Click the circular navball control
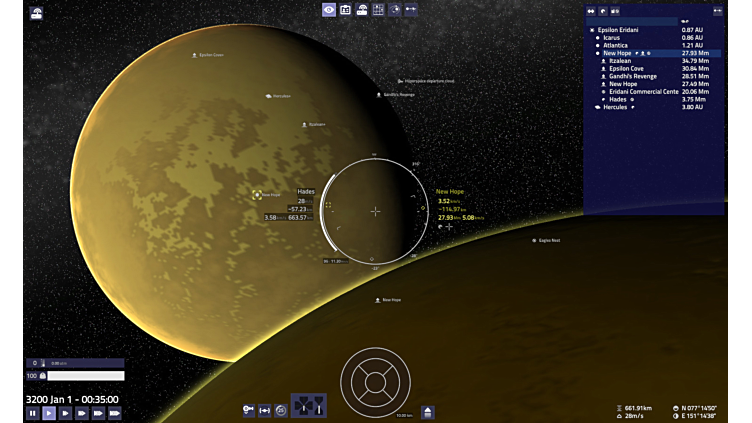 click(375, 381)
